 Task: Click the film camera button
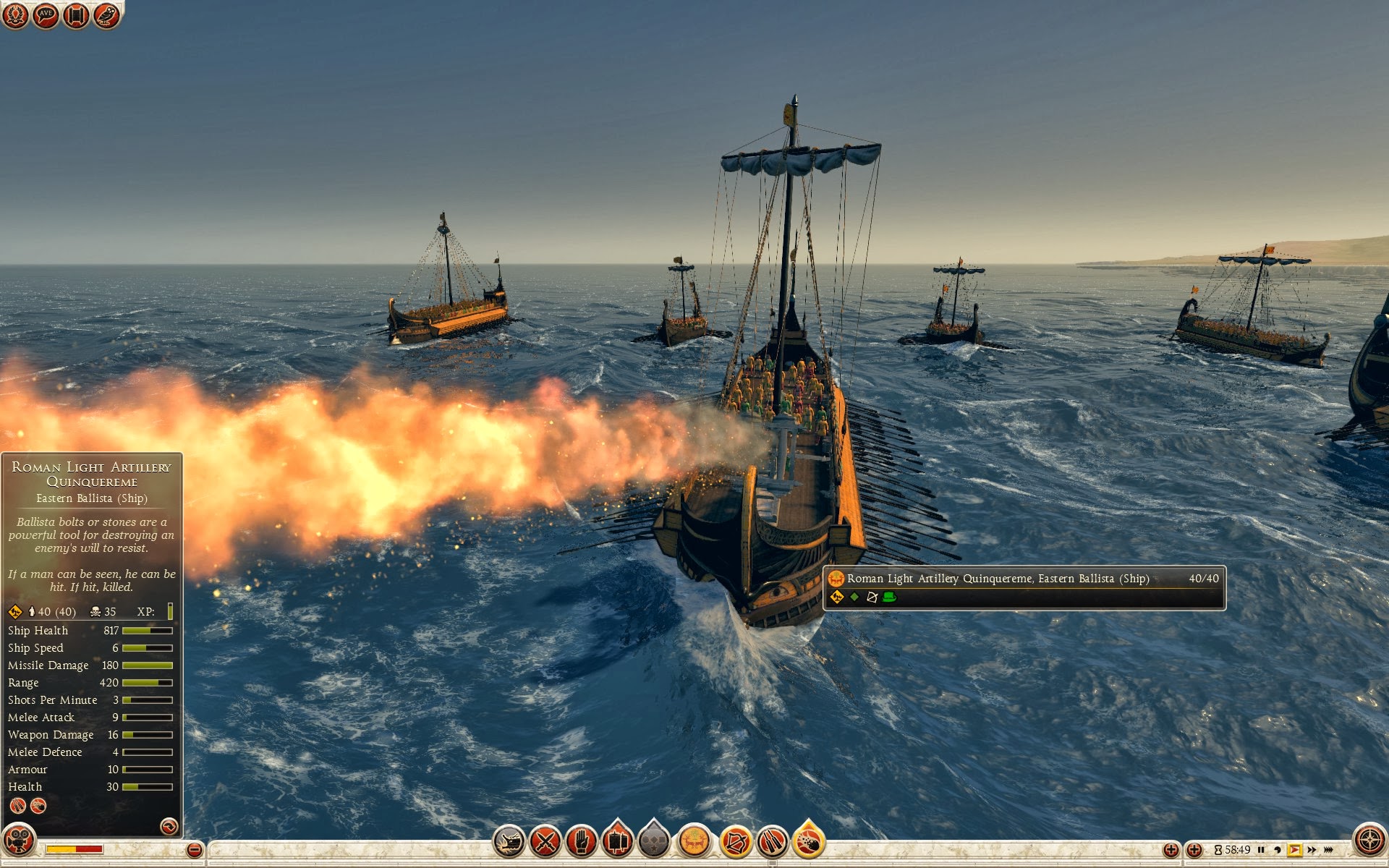coord(19,841)
